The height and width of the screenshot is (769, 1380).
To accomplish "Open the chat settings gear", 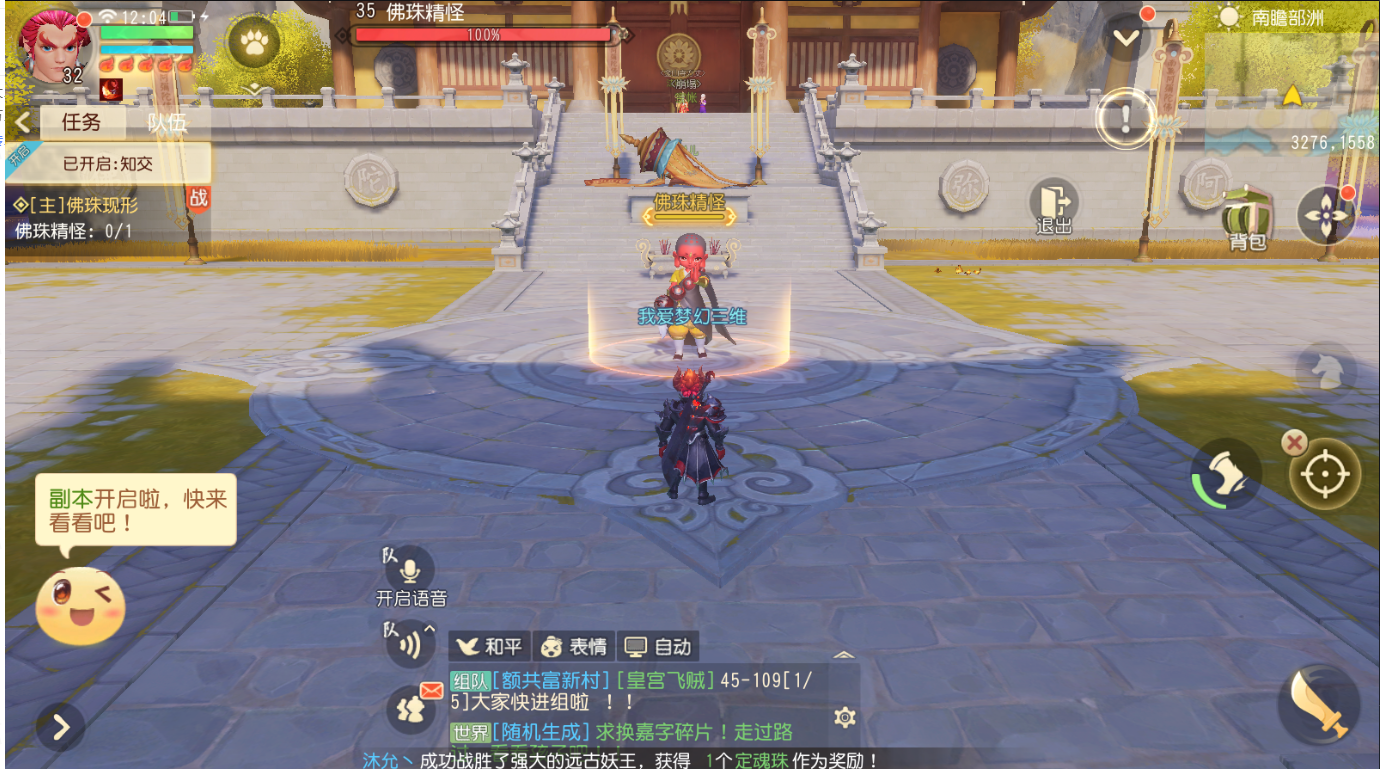I will tap(845, 716).
